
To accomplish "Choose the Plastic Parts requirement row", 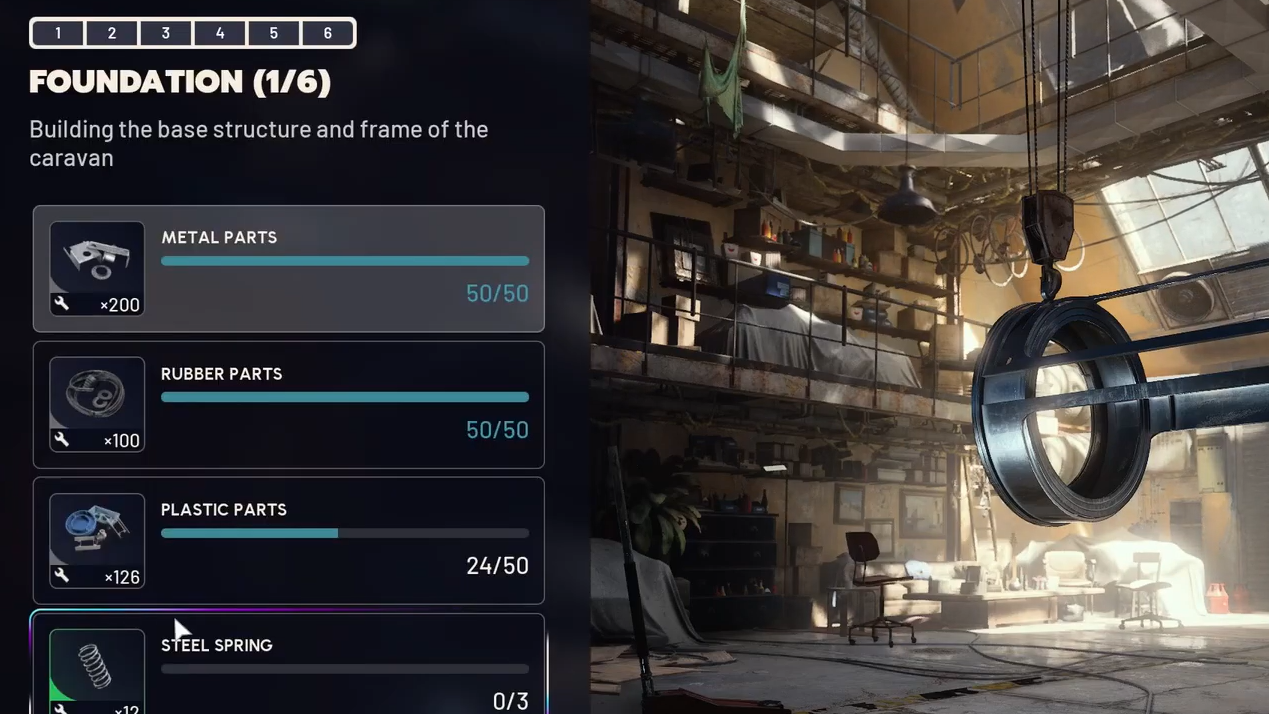I will (x=345, y=540).
